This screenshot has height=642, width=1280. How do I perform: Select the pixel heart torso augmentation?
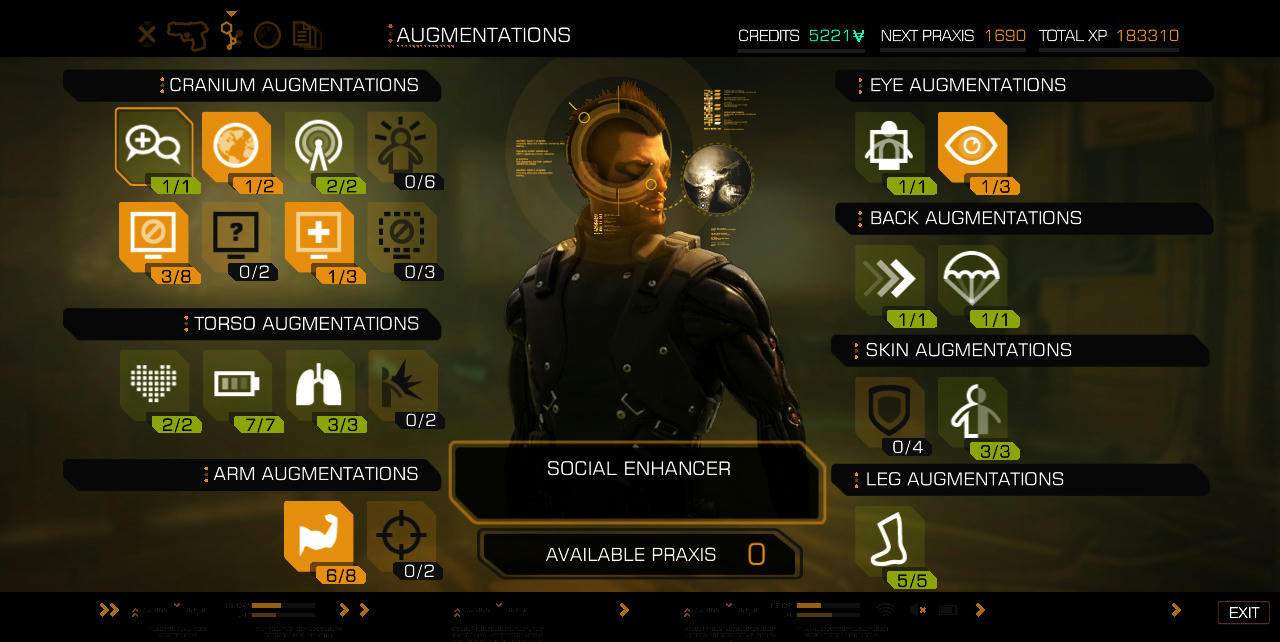(x=154, y=384)
